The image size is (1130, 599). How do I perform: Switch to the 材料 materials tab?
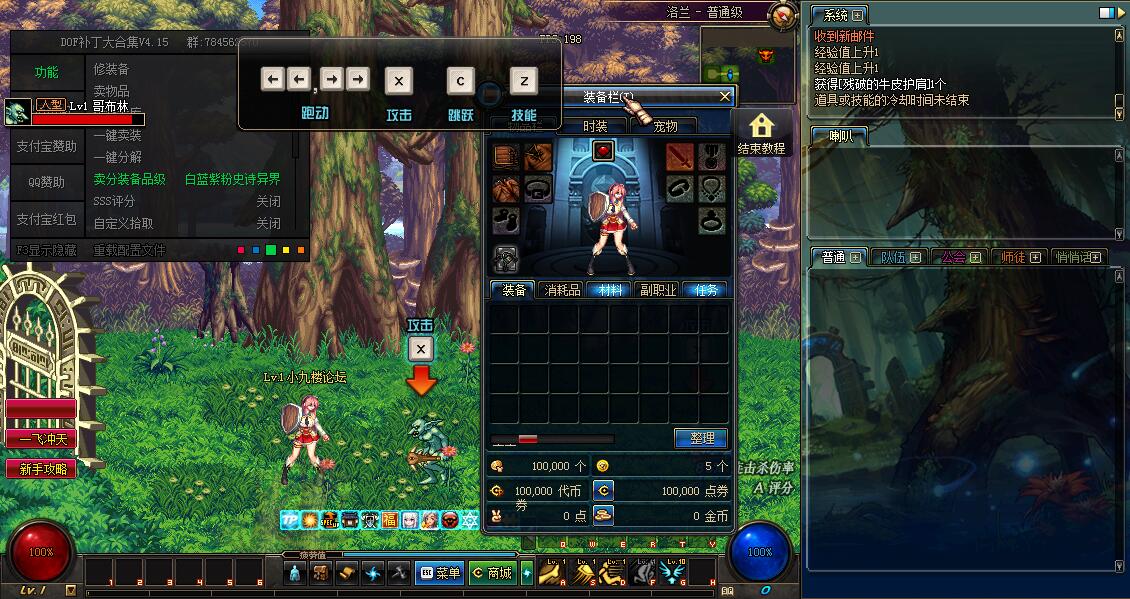click(609, 290)
